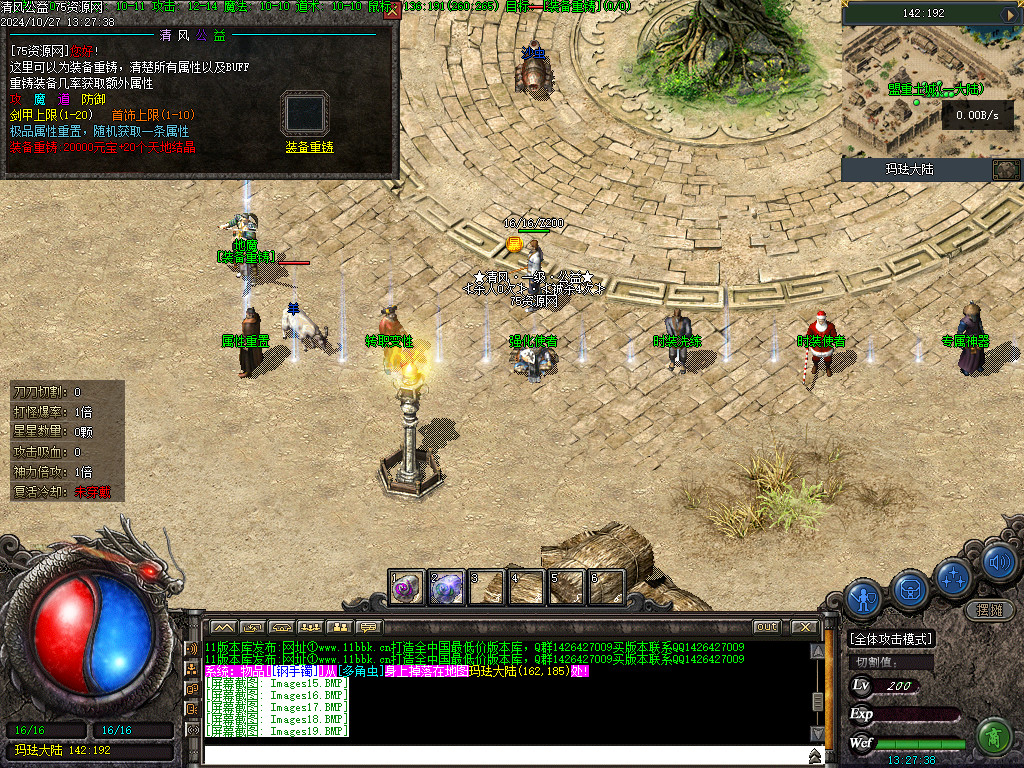Click the 摆摊 stall button
The image size is (1024, 768).
[989, 609]
